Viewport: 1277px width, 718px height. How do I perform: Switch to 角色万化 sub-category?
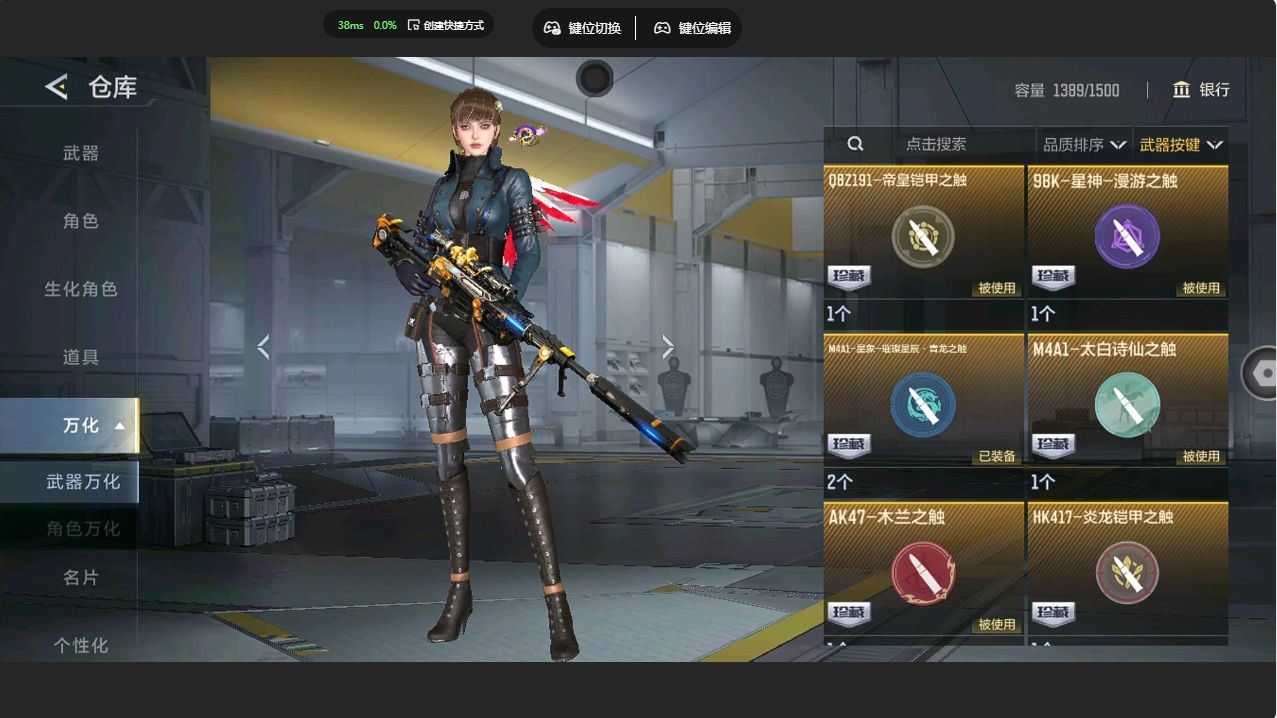tap(82, 528)
